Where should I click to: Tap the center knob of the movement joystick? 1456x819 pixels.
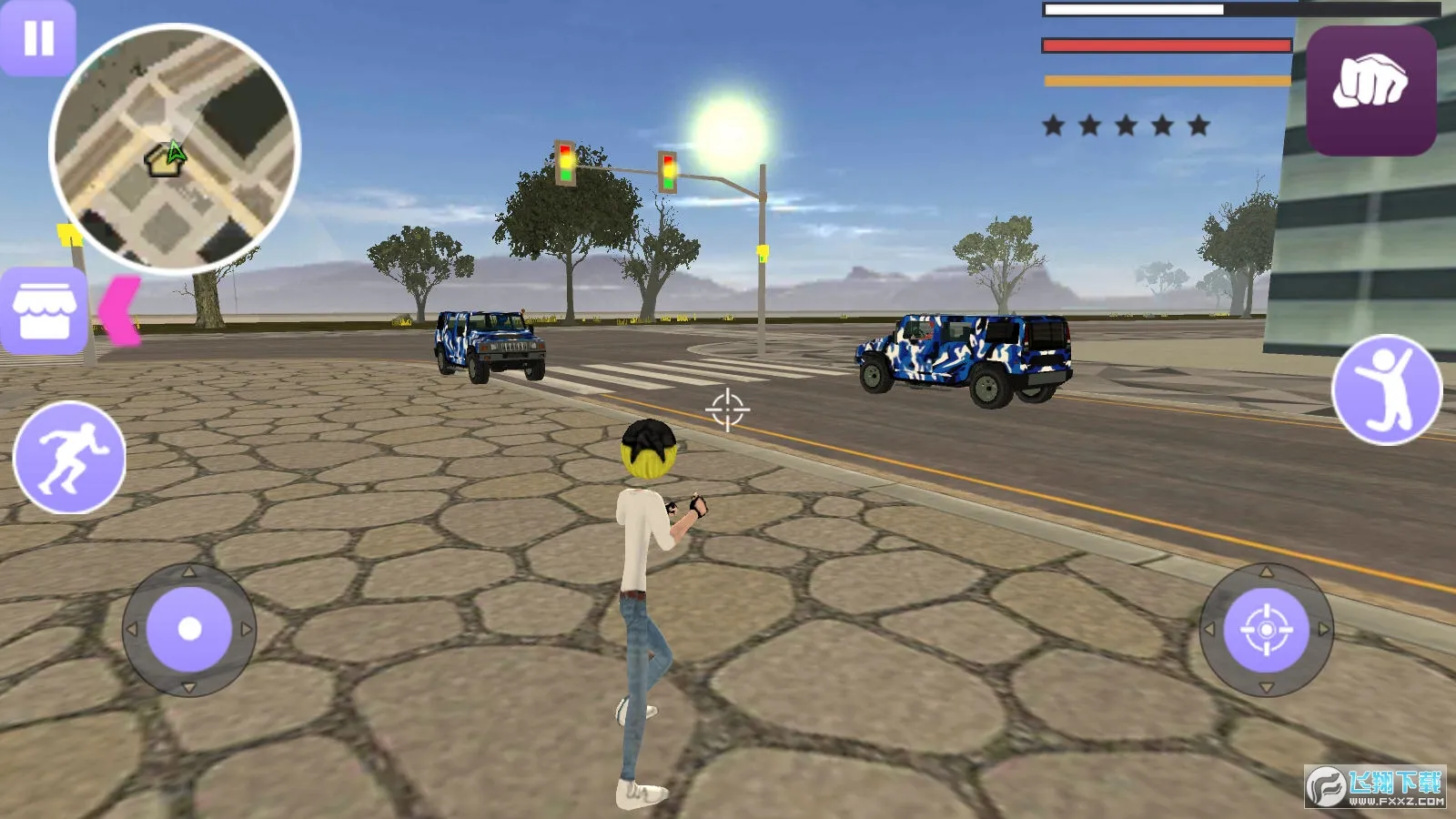point(190,628)
